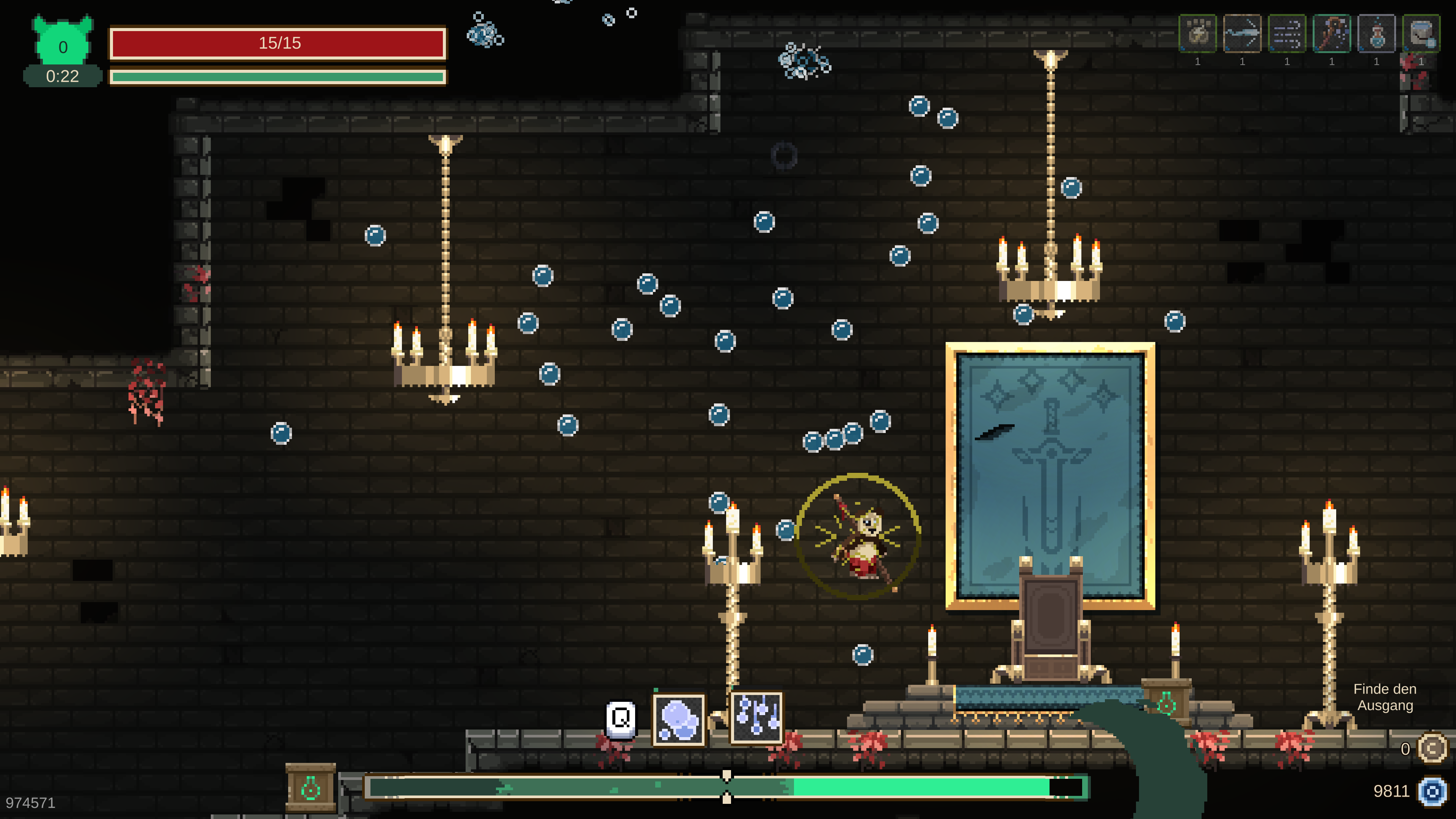Click the blue gear currency icon
Image resolution: width=1456 pixels, height=819 pixels.
point(1432,791)
